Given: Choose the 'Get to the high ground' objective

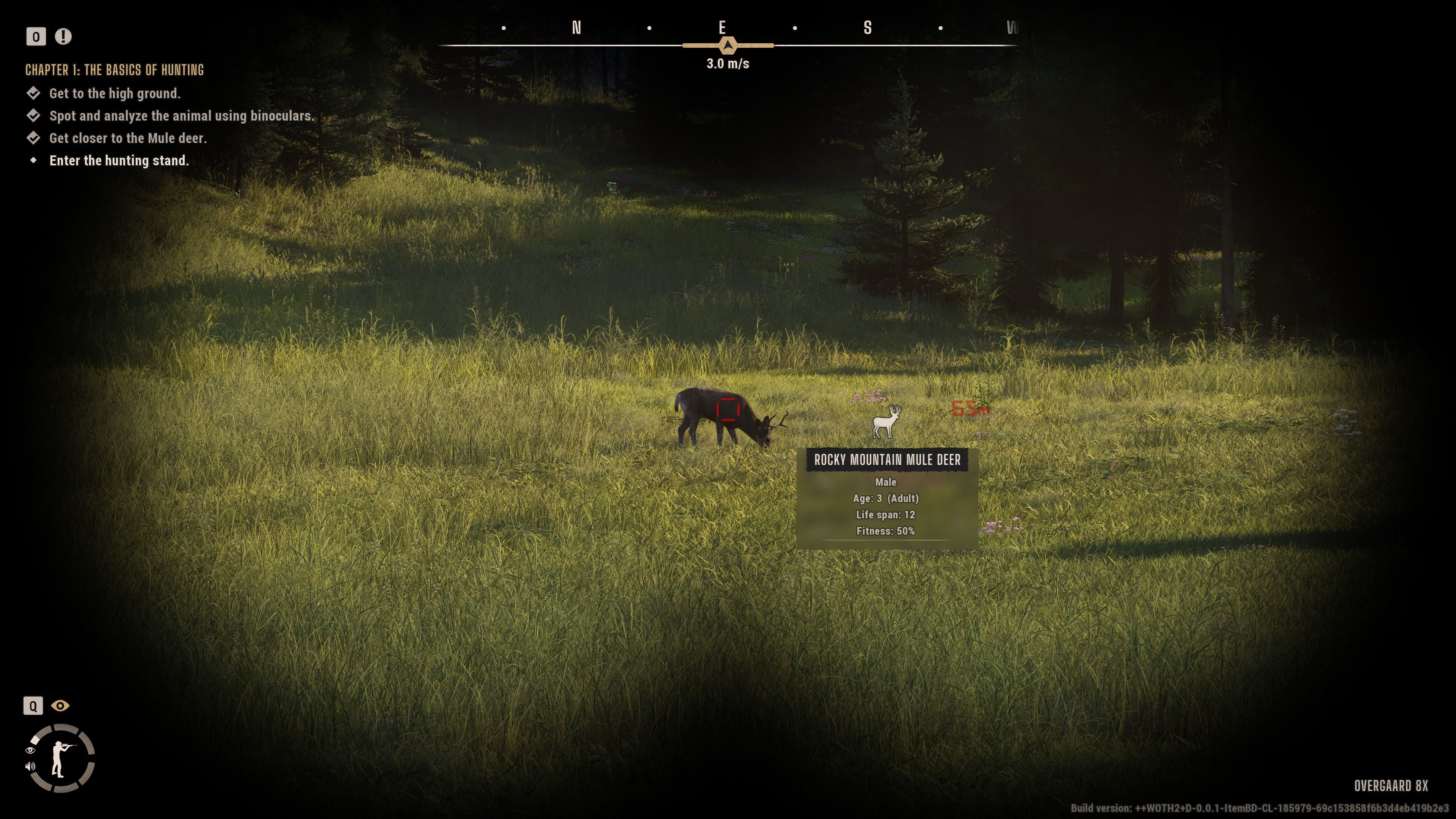Looking at the screenshot, I should (115, 94).
